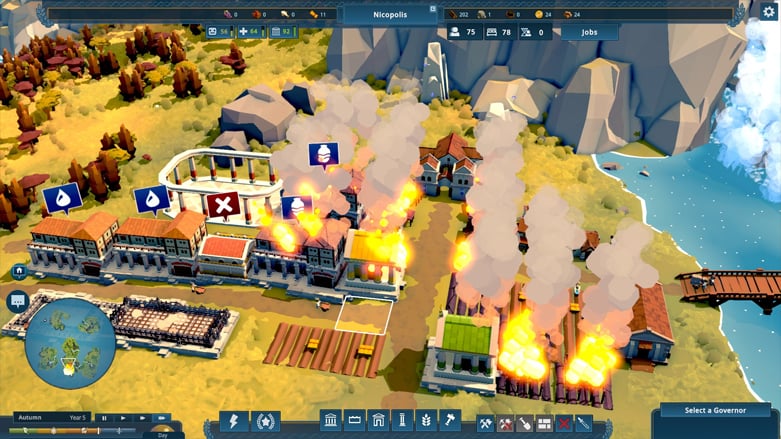Screen dimensions: 781x439
Task: Open the settings gear menu
Action: tap(769, 11)
